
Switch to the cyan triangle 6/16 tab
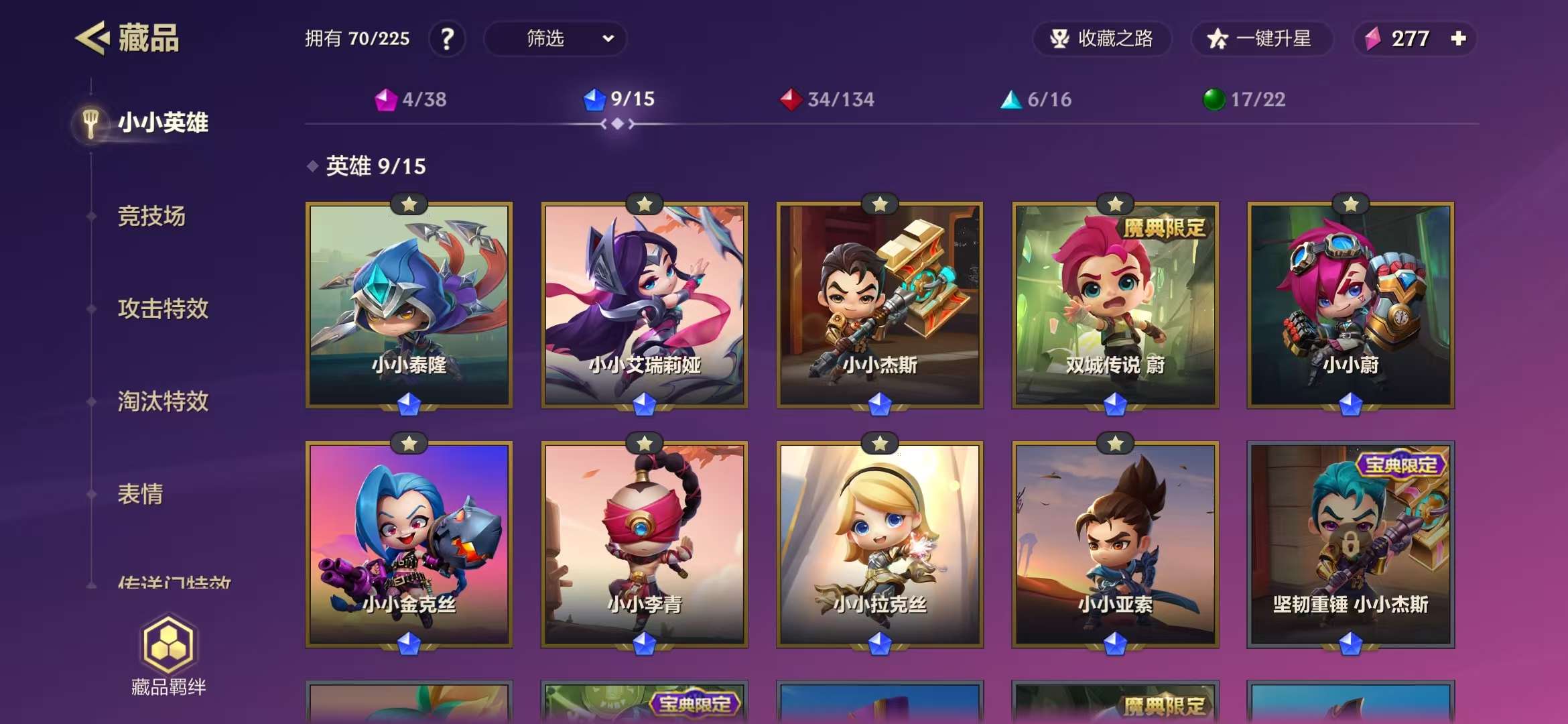pos(1036,100)
